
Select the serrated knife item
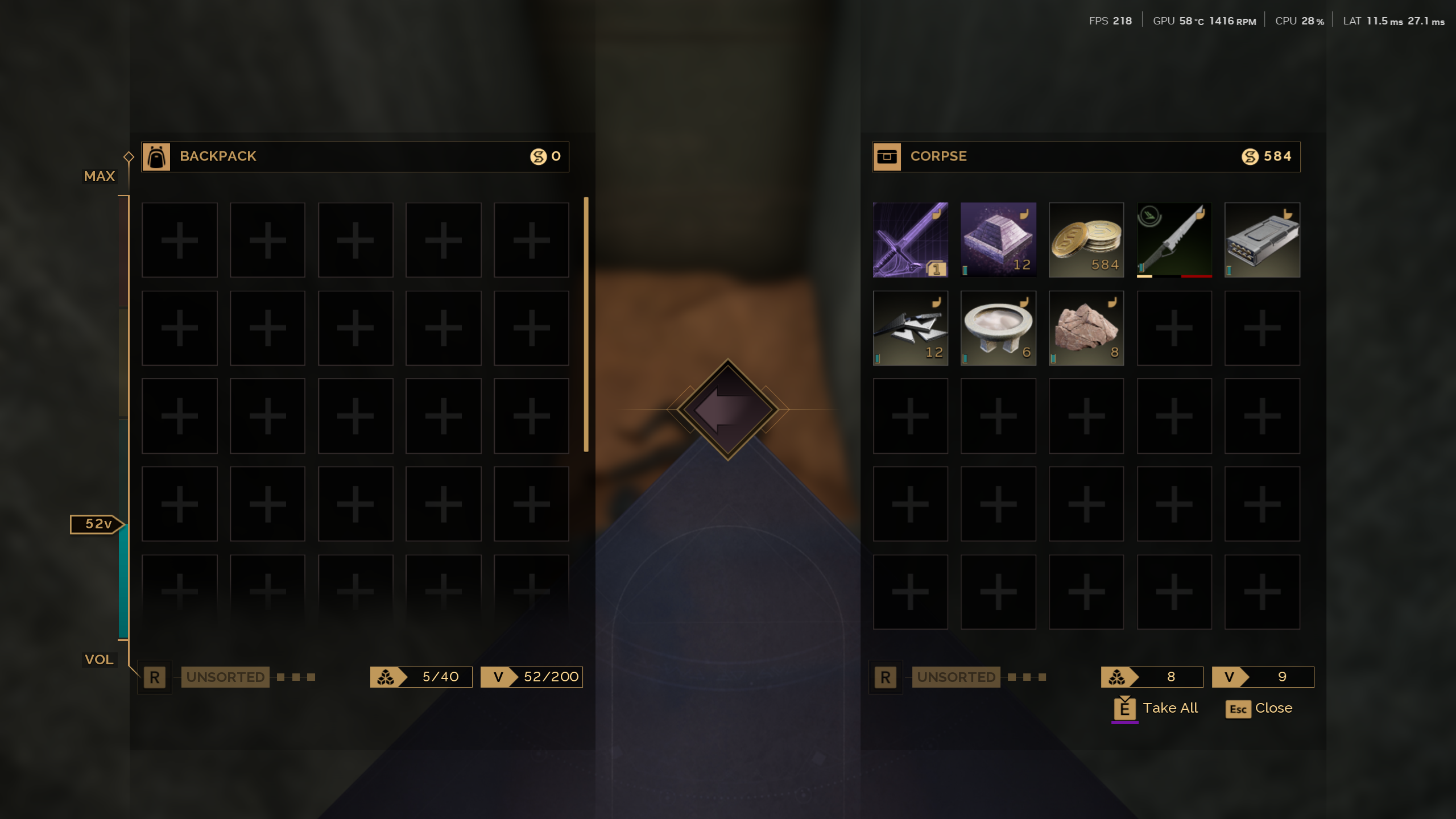(1174, 239)
